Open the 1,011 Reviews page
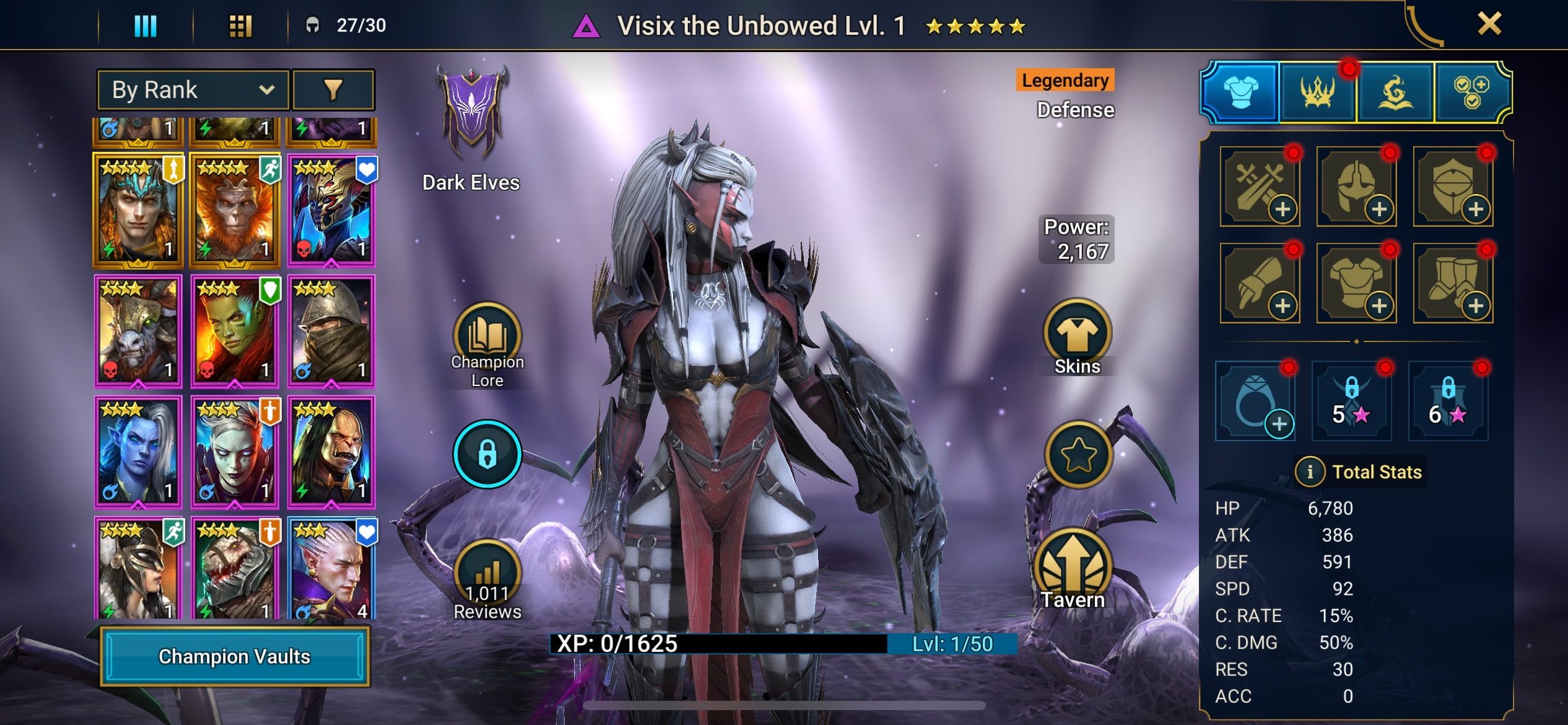1568x725 pixels. point(487,581)
